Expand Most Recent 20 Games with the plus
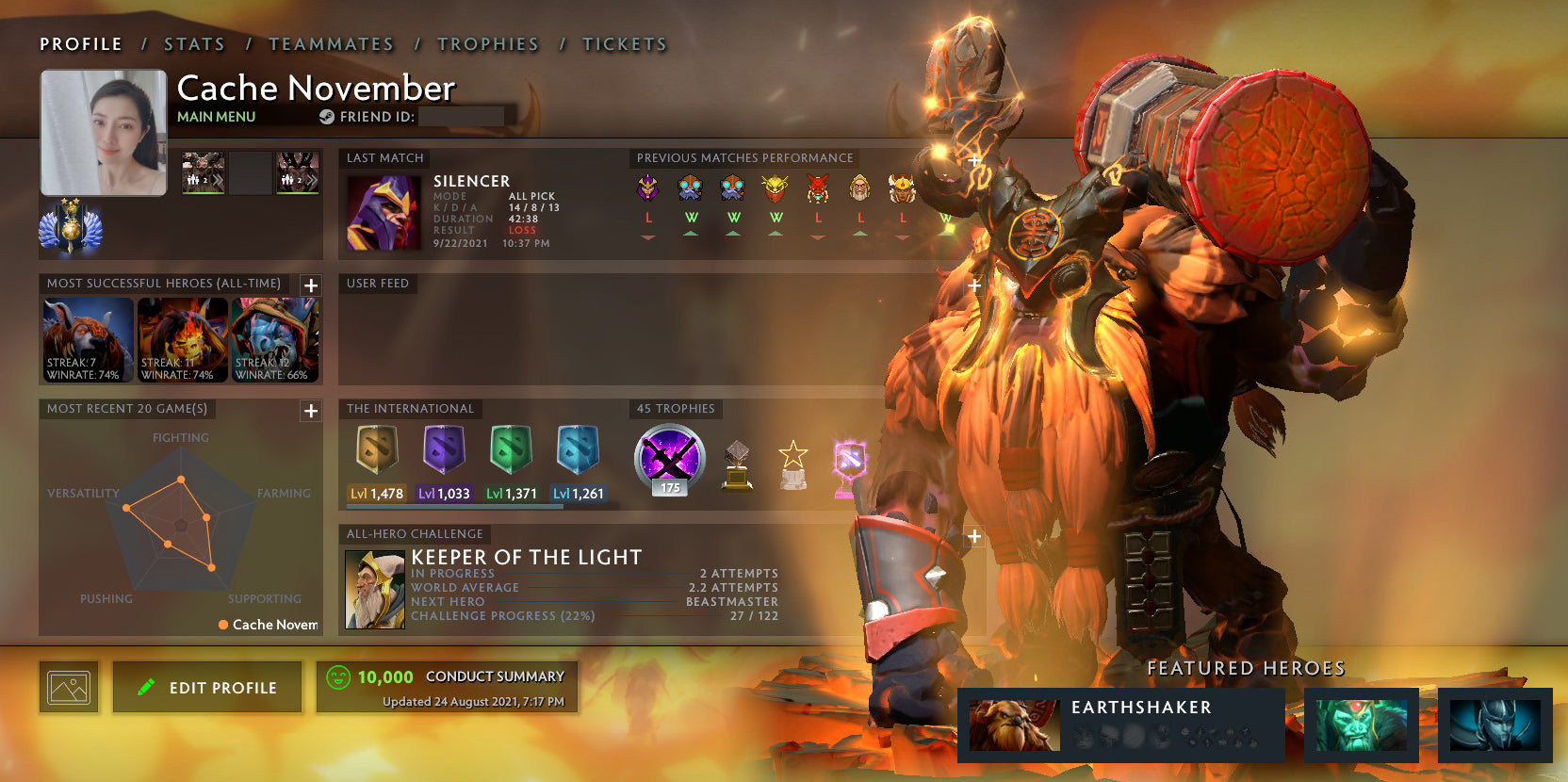Viewport: 1568px width, 782px height. [x=310, y=411]
